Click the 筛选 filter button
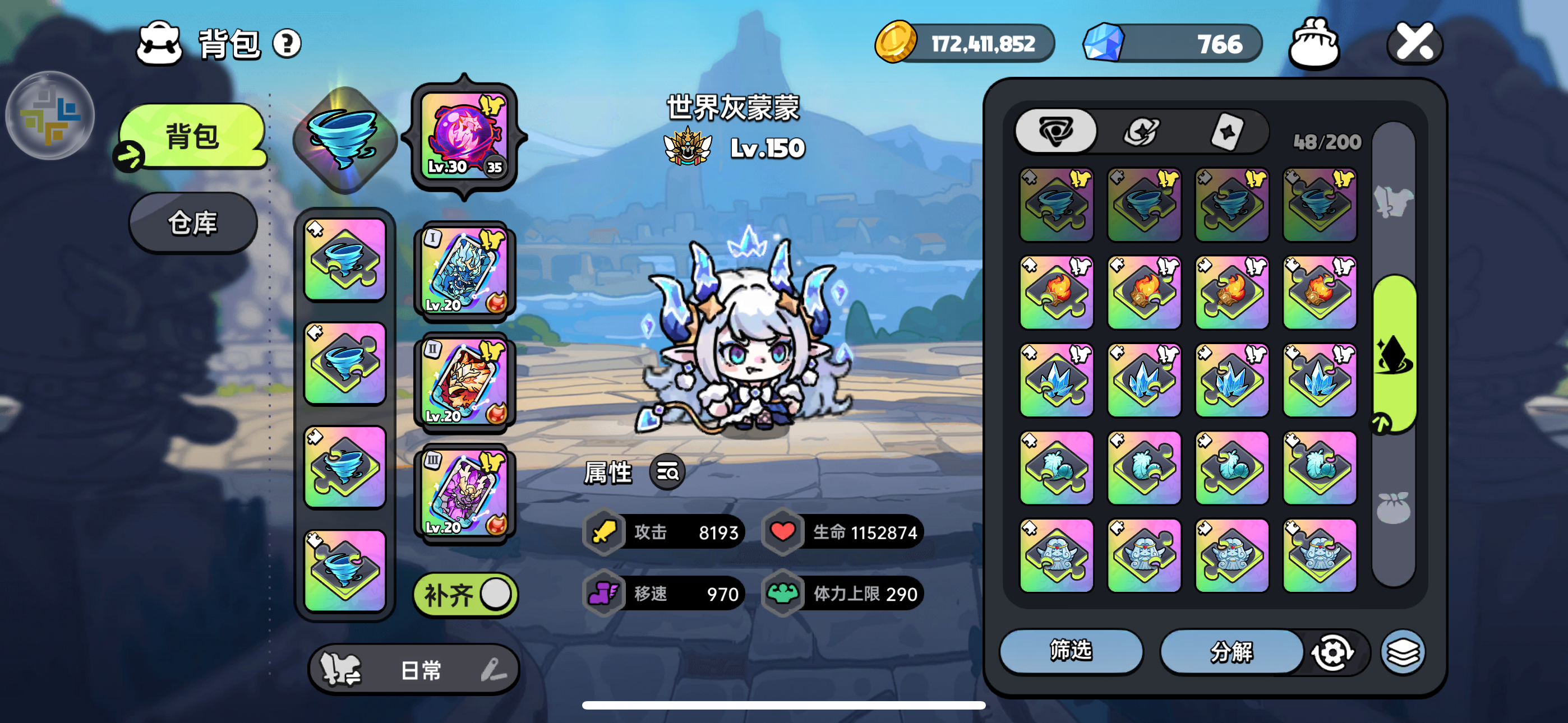Viewport: 1568px width, 723px height. click(x=1071, y=651)
